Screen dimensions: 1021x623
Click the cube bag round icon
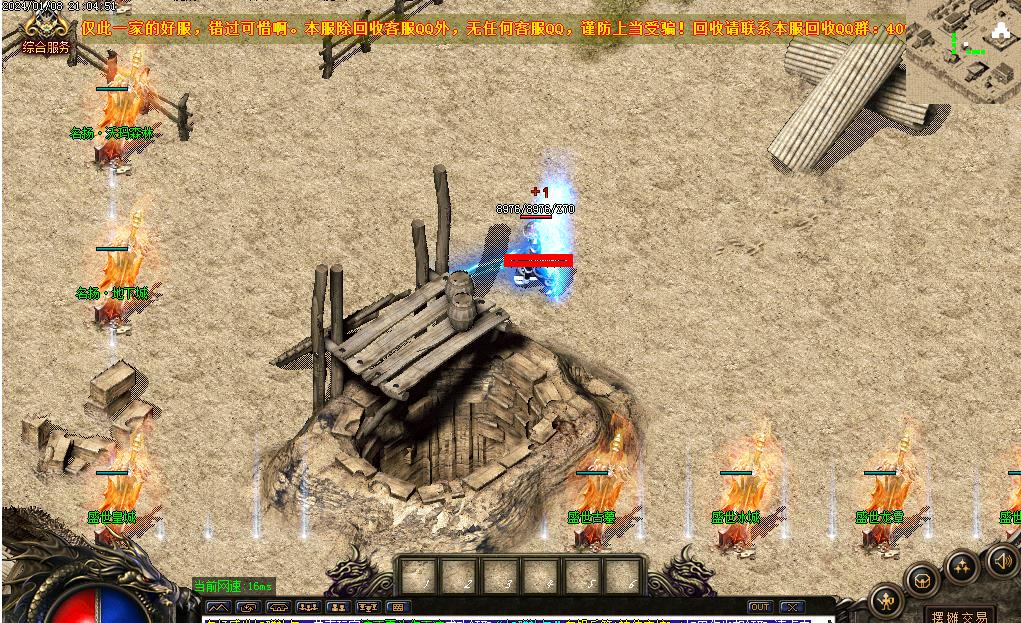922,580
